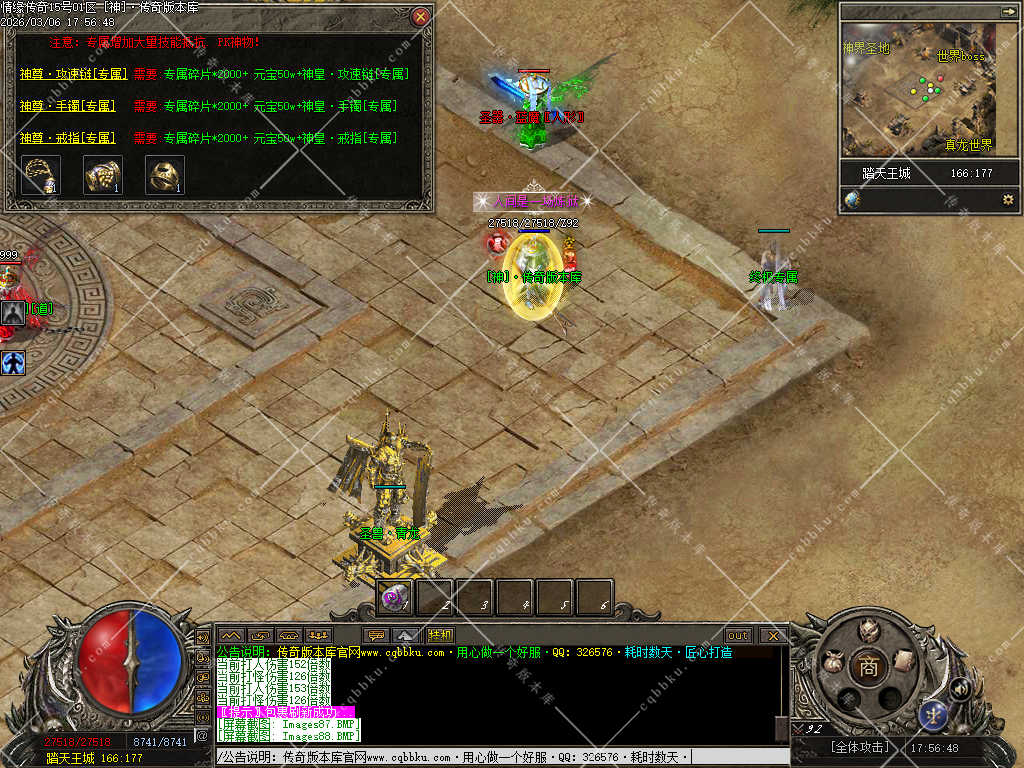This screenshot has width=1024, height=768.
Task: Open the world map globe icon
Action: point(852,199)
